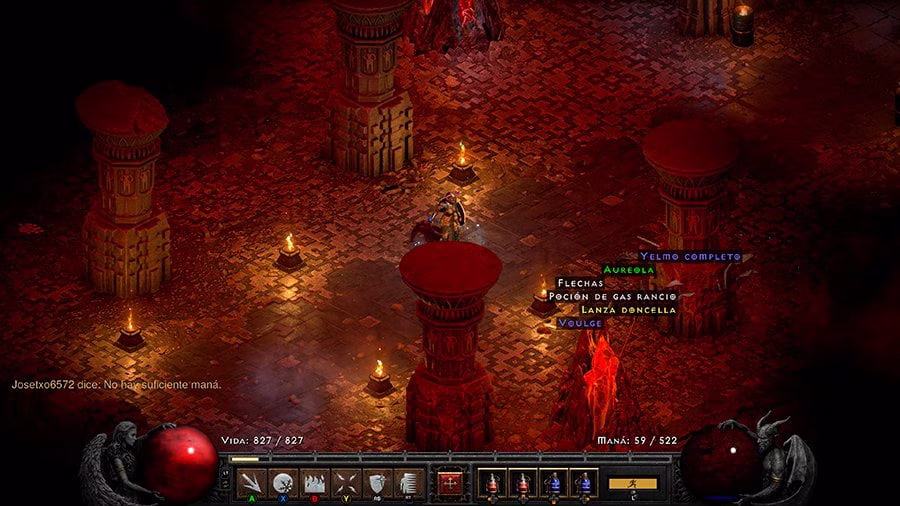Pick up the green Aureola item label

pos(629,270)
